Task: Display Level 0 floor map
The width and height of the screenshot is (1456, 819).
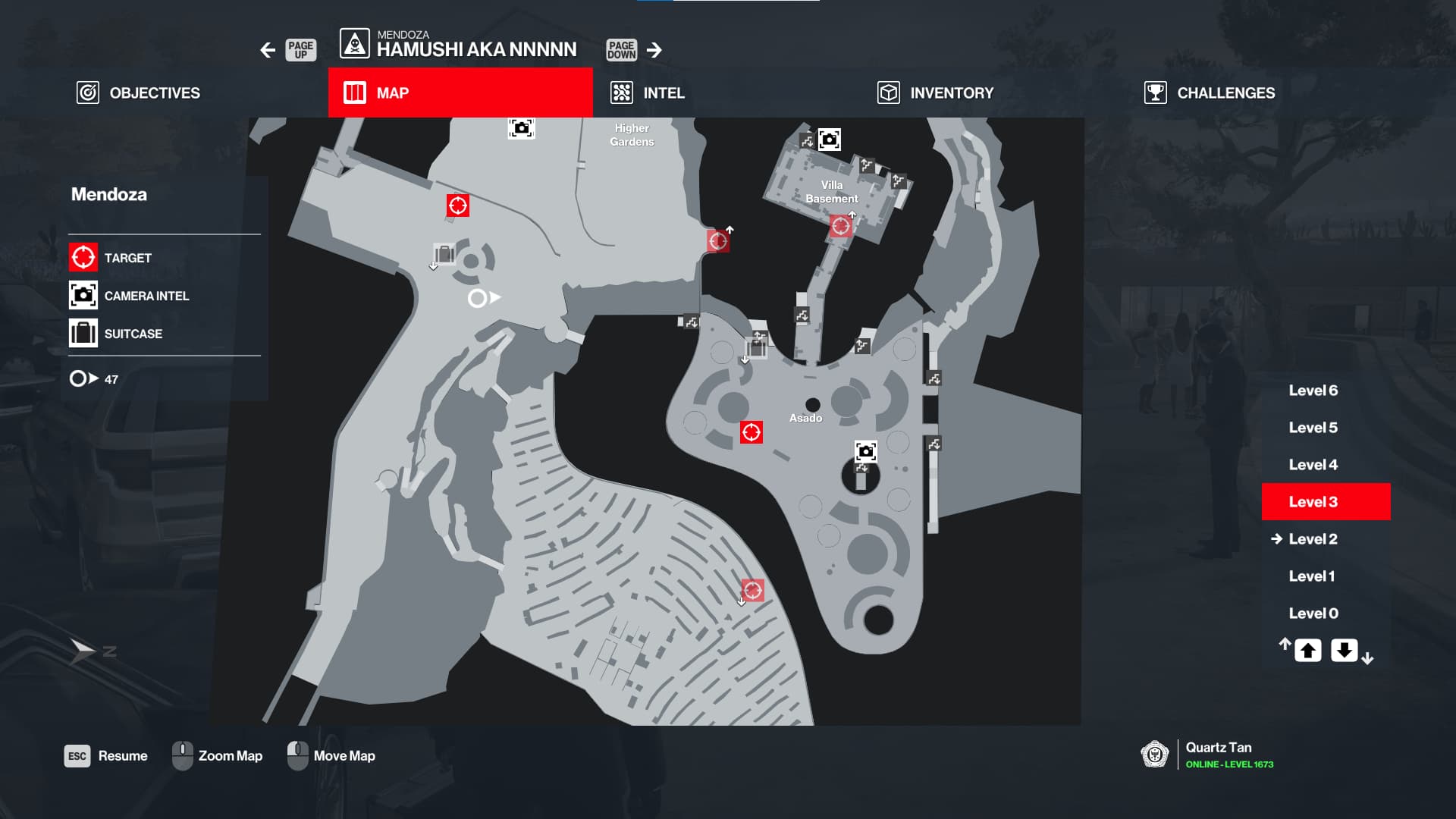Action: pyautogui.click(x=1313, y=613)
